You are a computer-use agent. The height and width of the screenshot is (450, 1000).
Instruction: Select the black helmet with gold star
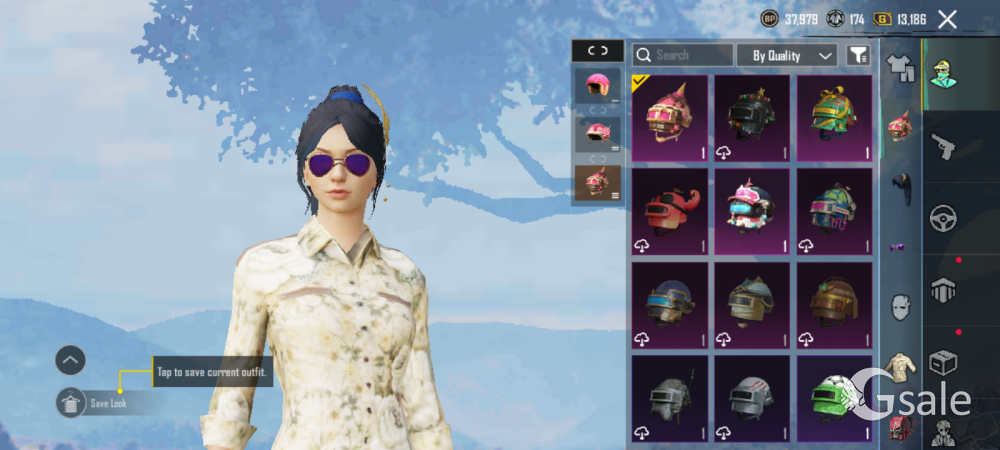point(751,118)
